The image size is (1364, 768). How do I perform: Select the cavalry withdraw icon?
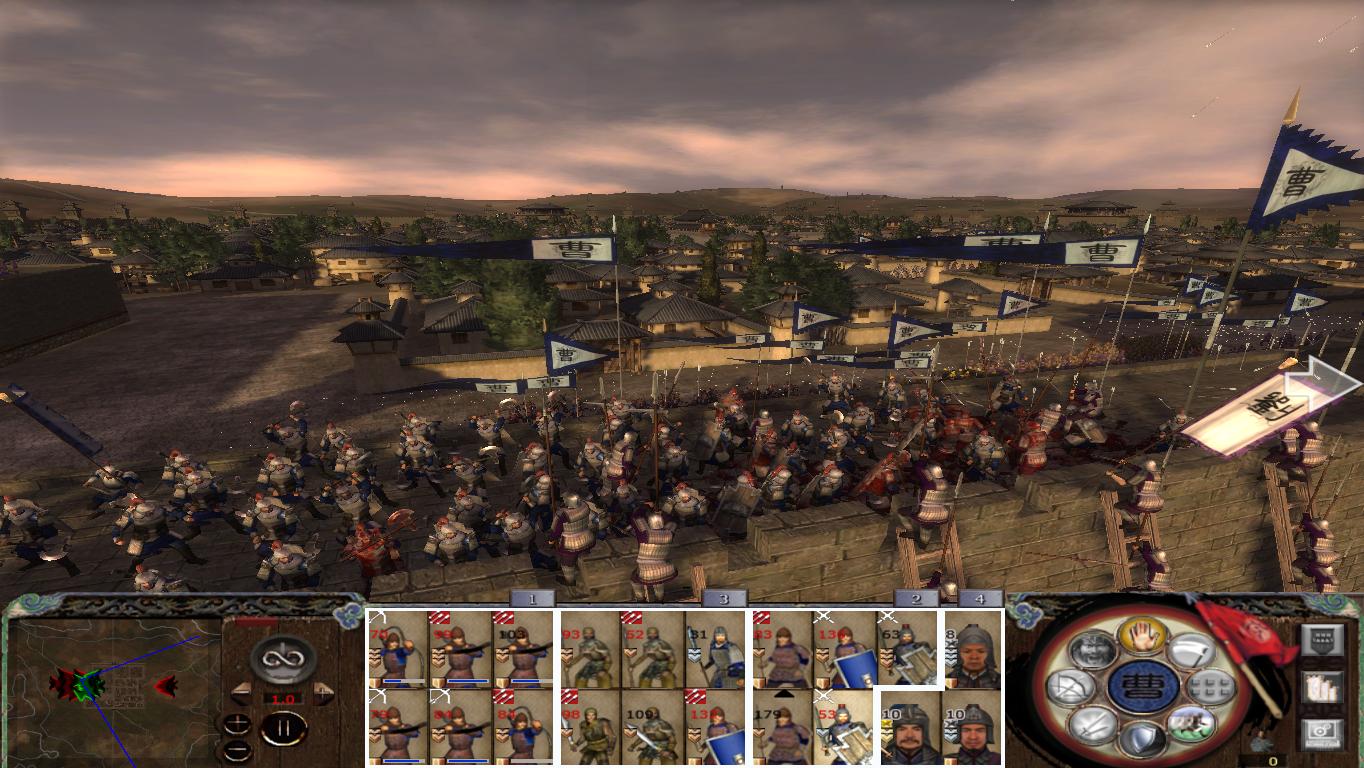point(1191,726)
